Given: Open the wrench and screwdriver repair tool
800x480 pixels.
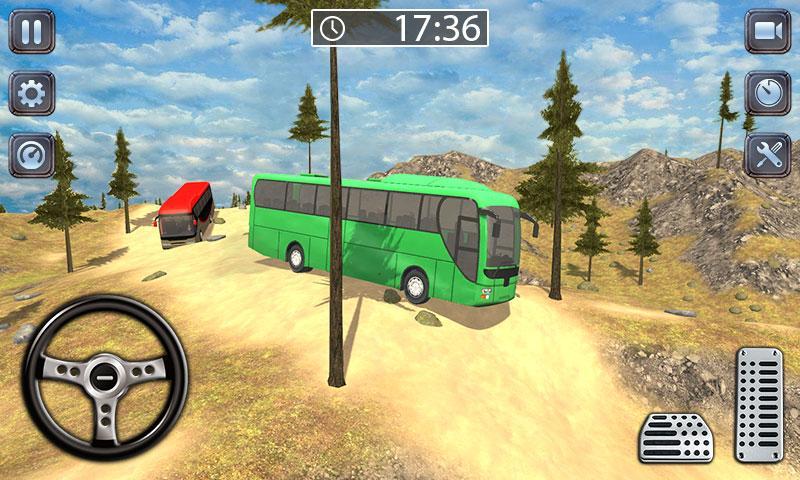Looking at the screenshot, I should (x=768, y=155).
